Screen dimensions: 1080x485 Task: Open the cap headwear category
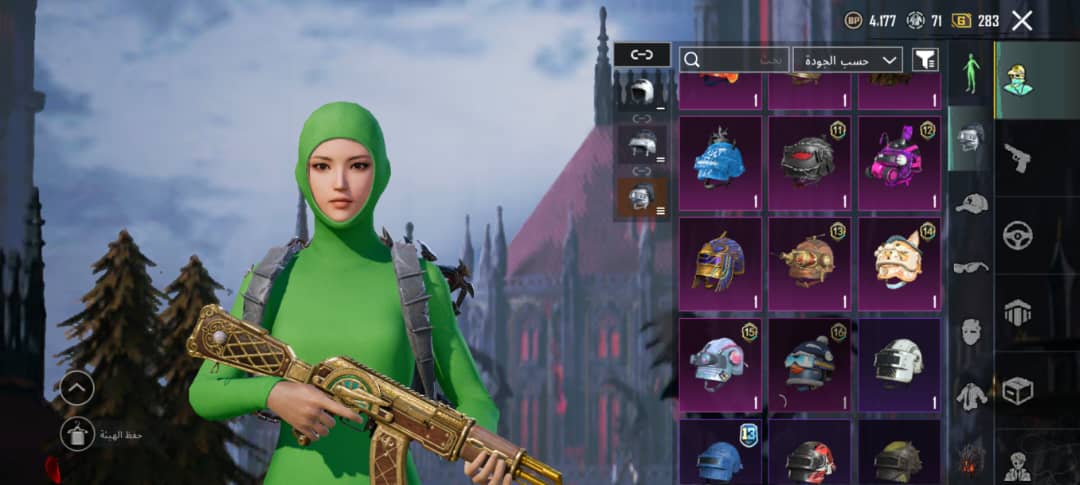click(970, 203)
